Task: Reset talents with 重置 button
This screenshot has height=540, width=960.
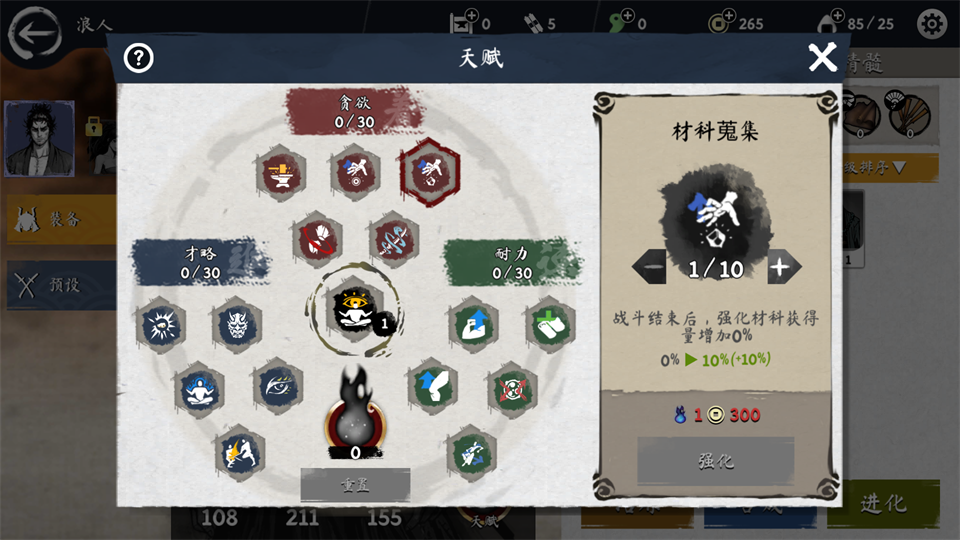Action: pos(355,485)
